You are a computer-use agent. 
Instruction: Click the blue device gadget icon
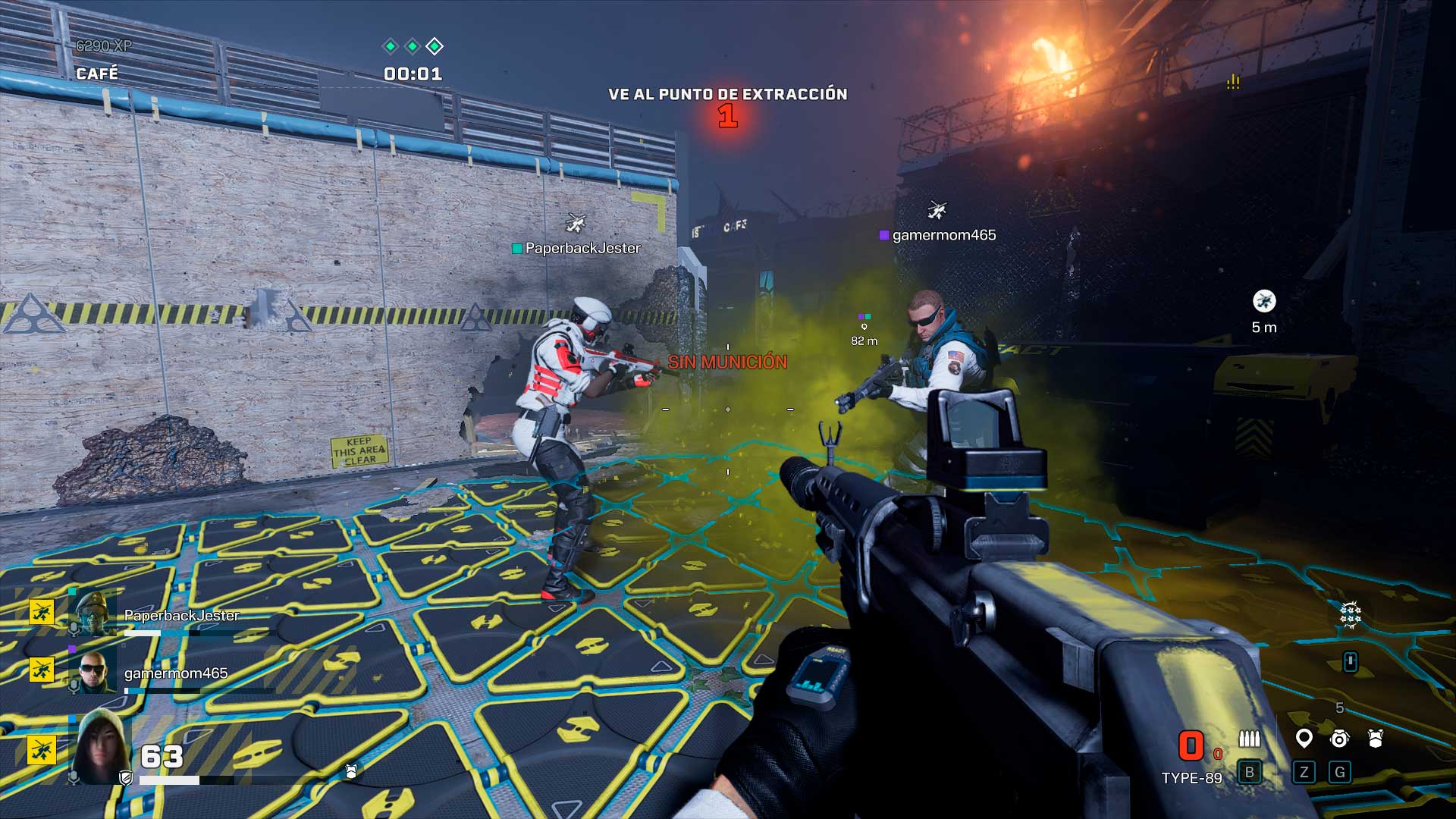(x=1350, y=662)
